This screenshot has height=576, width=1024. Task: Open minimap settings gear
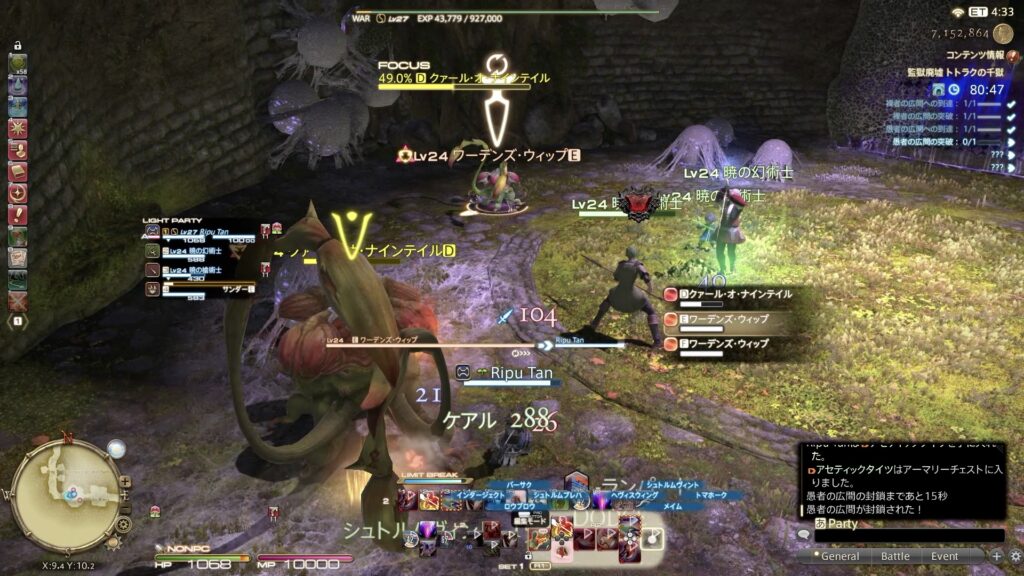[123, 523]
